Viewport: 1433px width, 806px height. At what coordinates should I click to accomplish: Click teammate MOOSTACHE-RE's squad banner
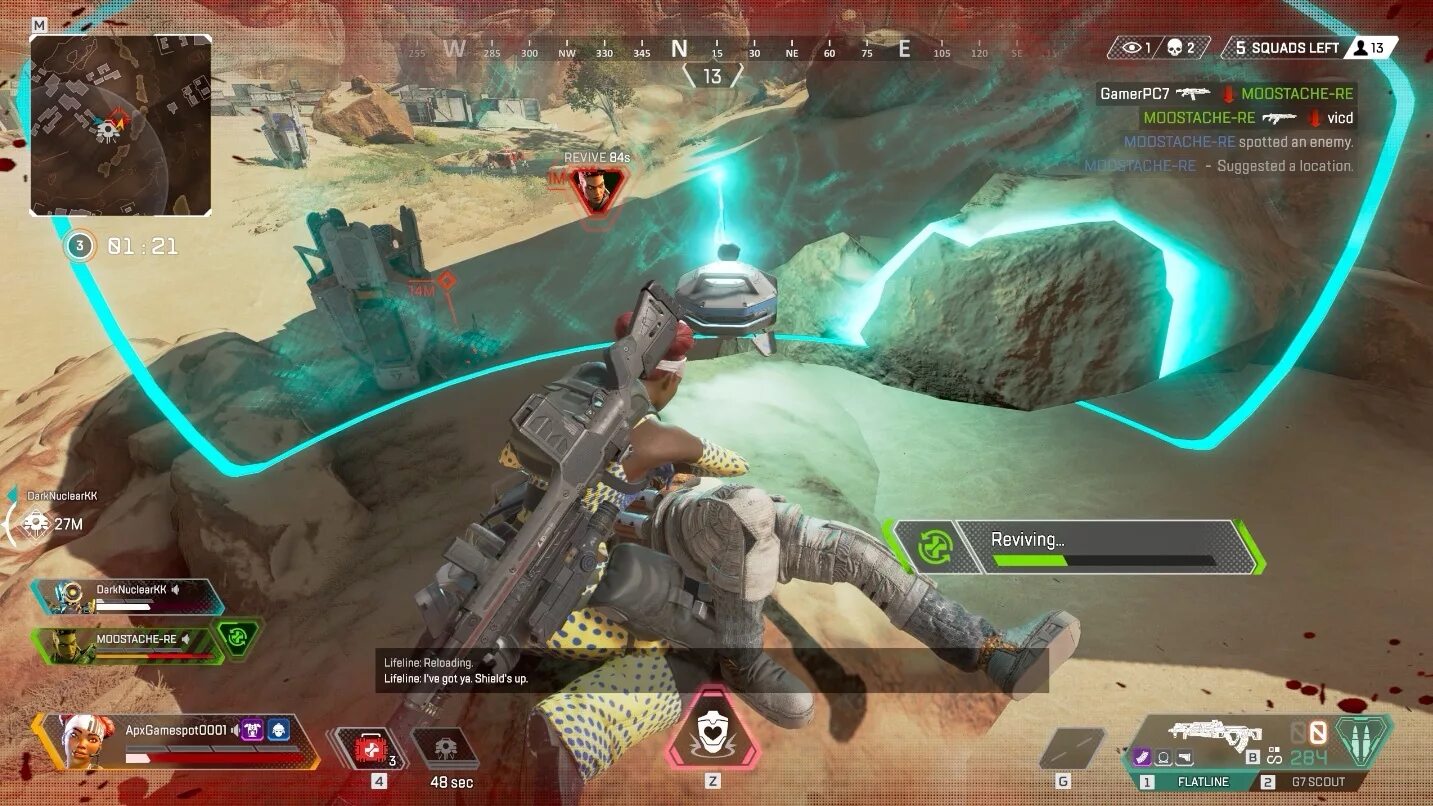pos(128,645)
